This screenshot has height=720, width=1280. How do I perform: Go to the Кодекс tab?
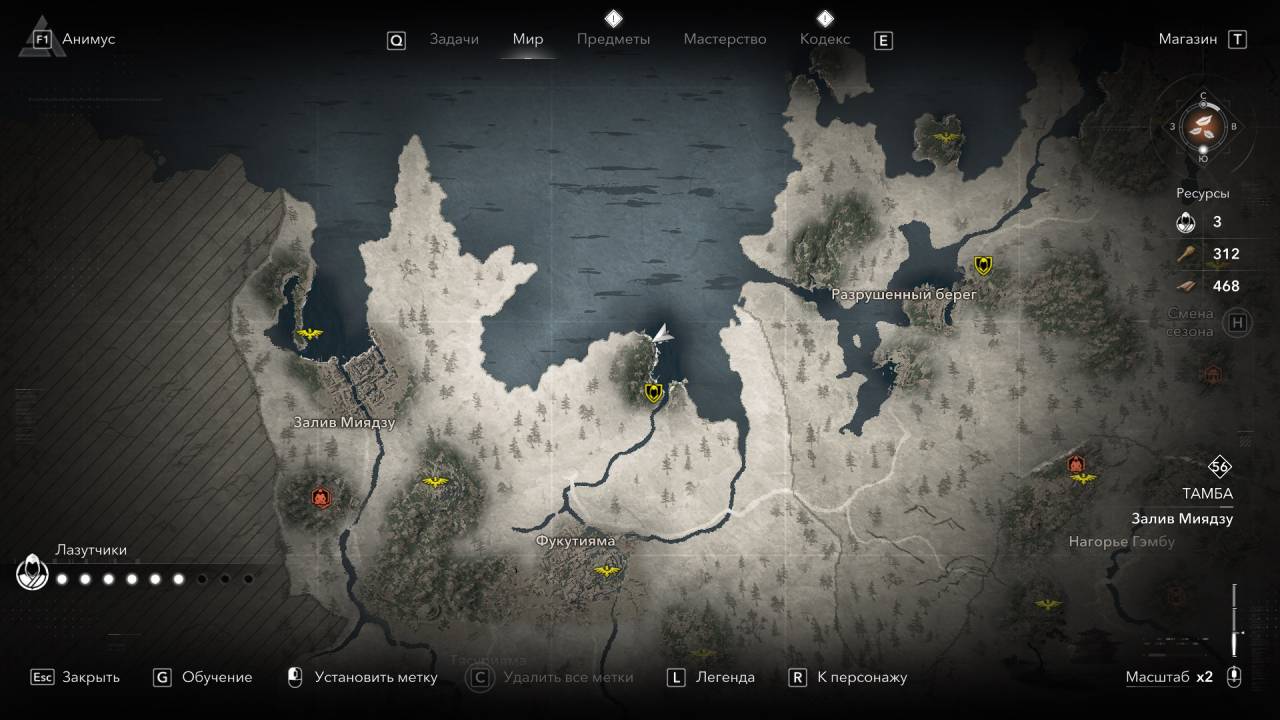click(x=825, y=39)
